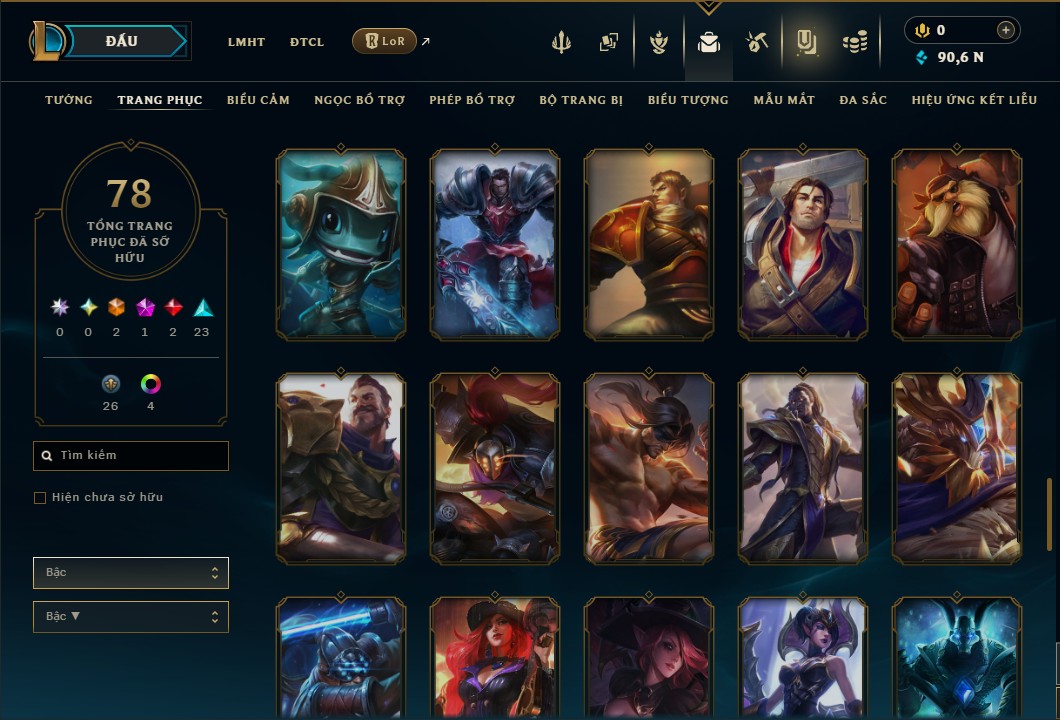The width and height of the screenshot is (1060, 720).
Task: Show the BIỂU TƯỢNG icons tab
Action: point(688,100)
